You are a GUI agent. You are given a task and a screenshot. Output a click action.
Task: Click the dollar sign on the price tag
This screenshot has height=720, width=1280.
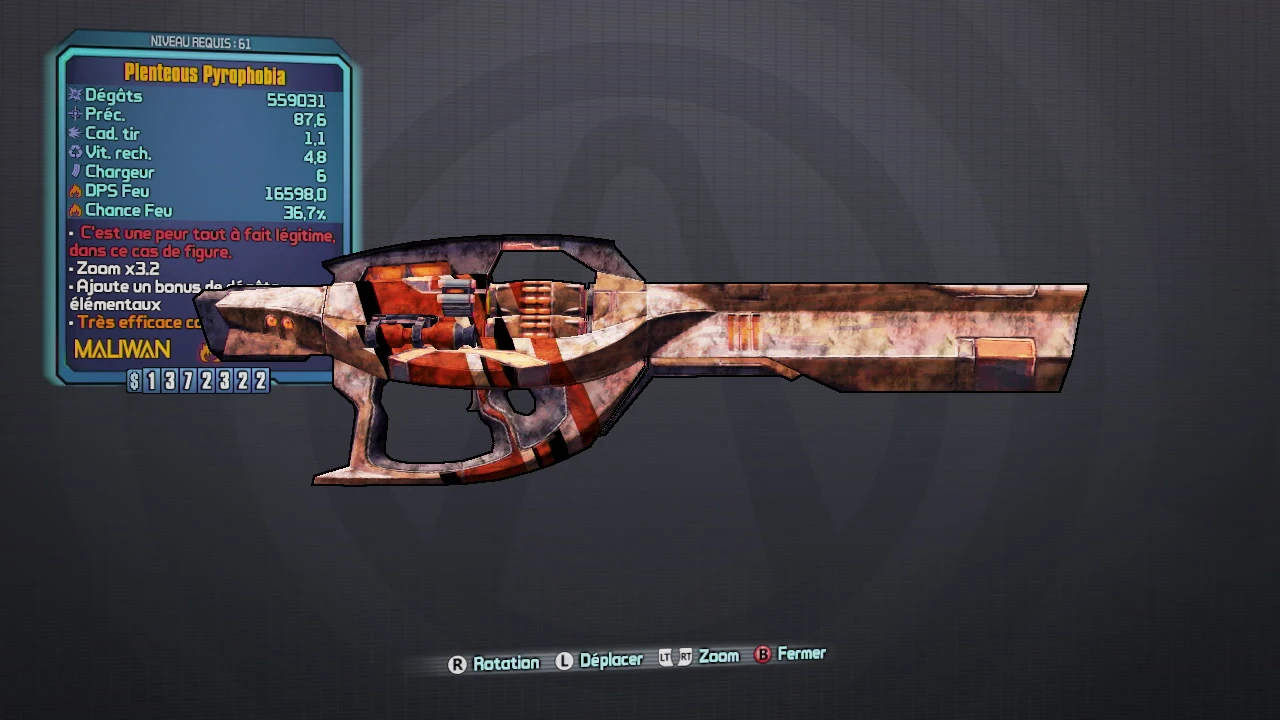[136, 378]
